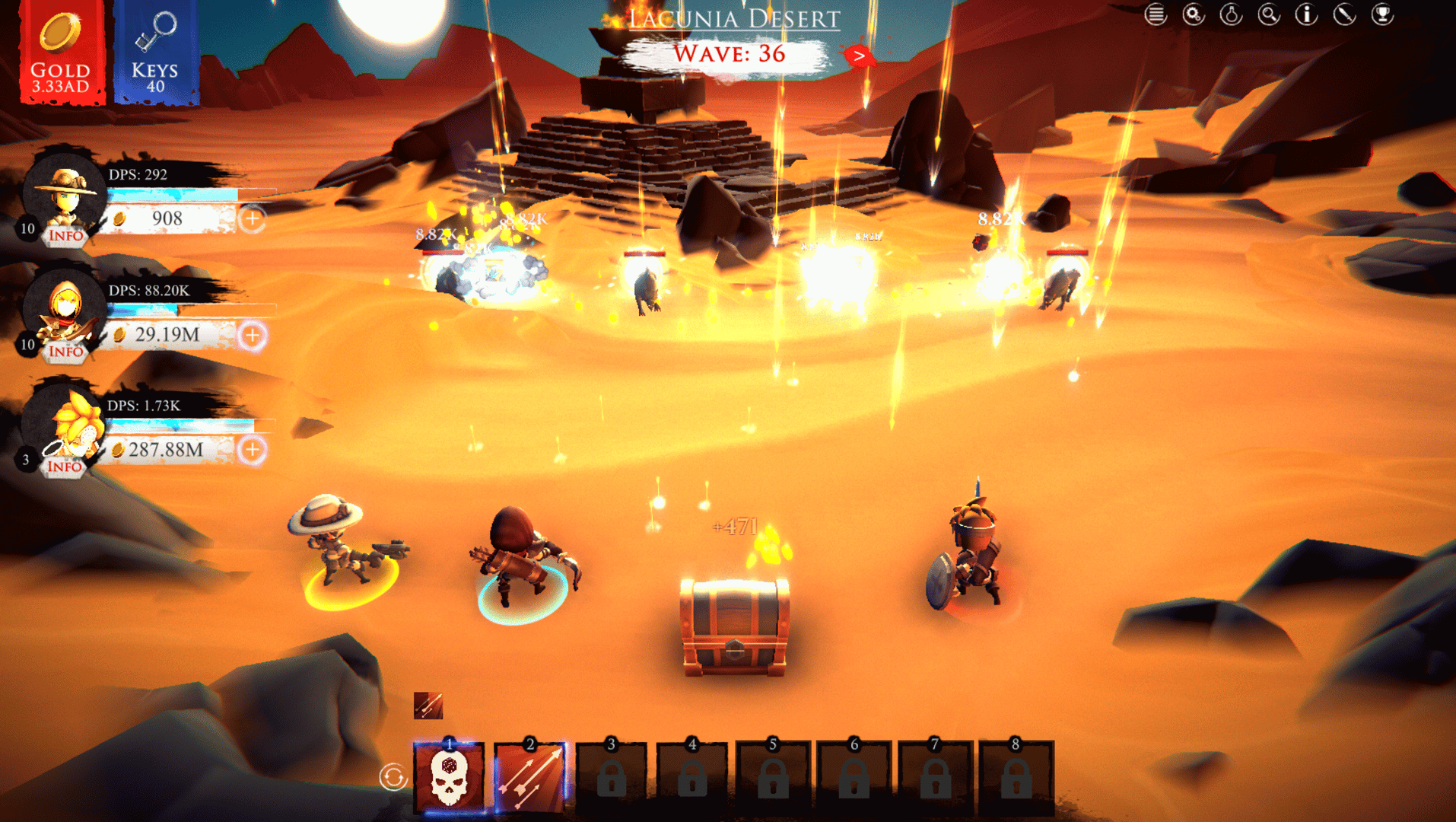The image size is (1456, 822).
Task: Click the magnifying glass icon
Action: (1269, 14)
